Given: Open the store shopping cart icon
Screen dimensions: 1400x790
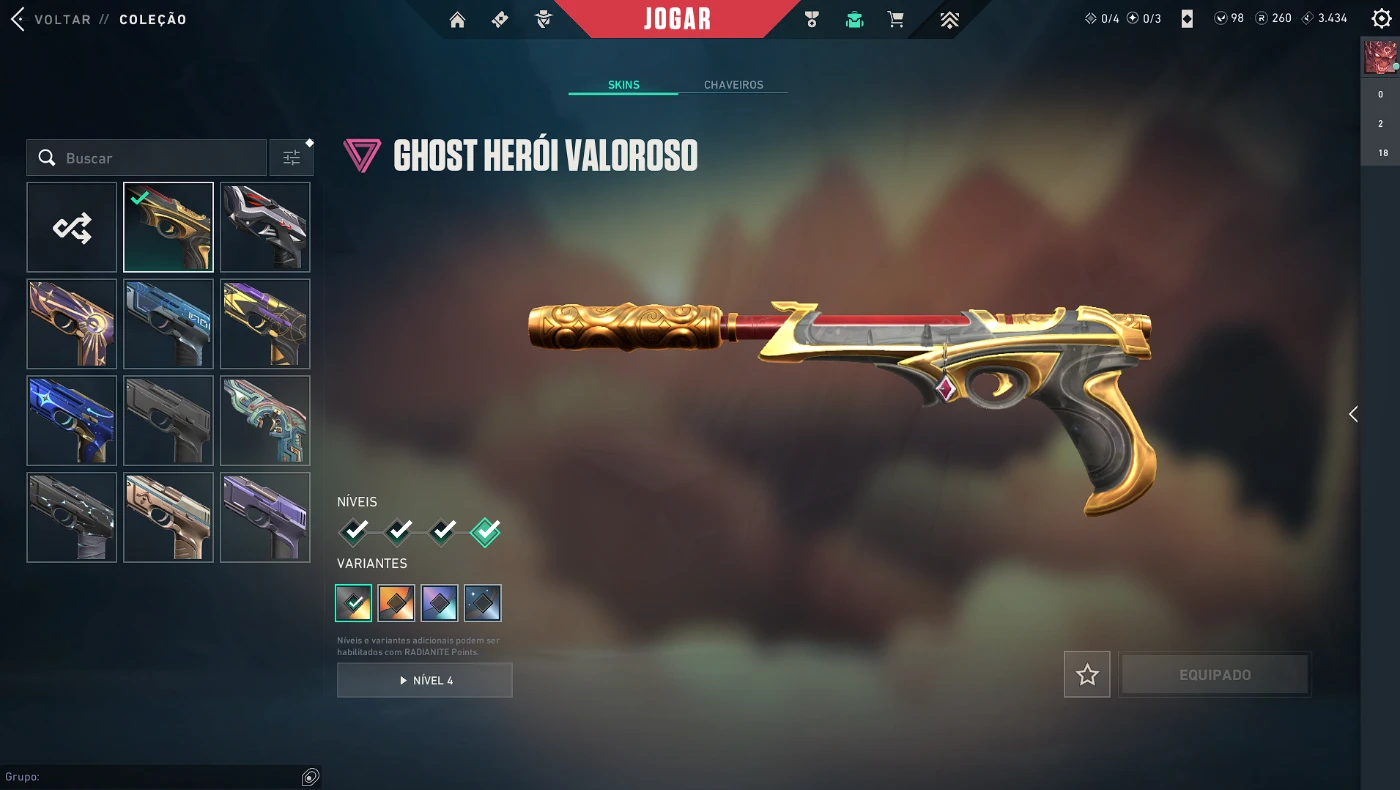Looking at the screenshot, I should click(895, 19).
